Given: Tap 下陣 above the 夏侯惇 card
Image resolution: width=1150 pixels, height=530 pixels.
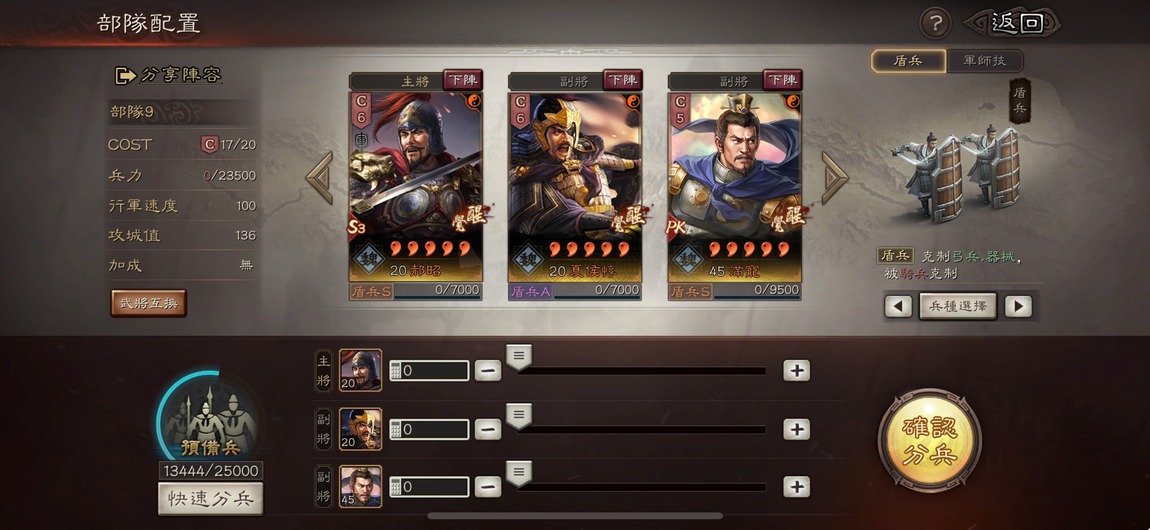Looking at the screenshot, I should coord(622,80).
